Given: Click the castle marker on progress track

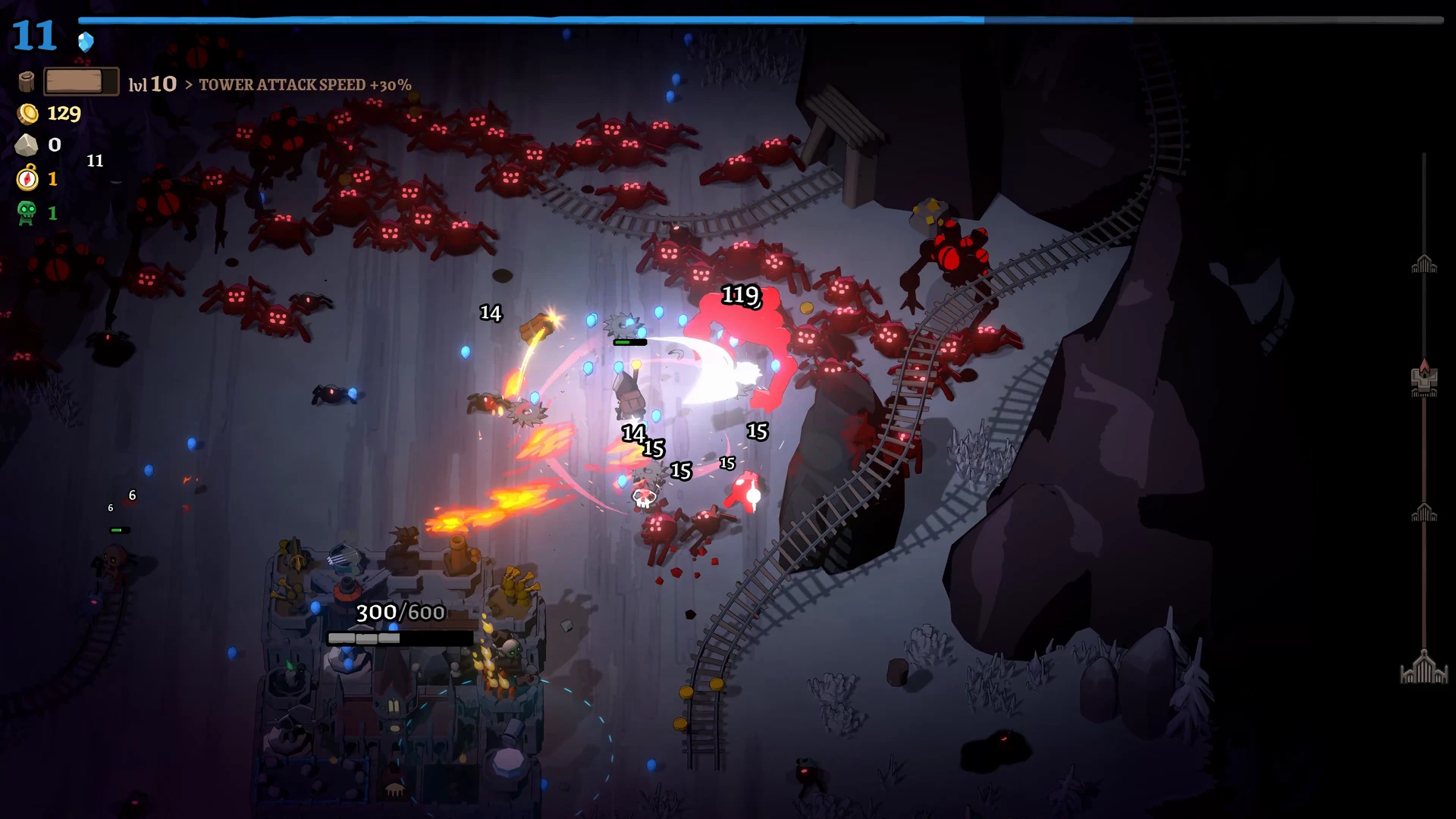Looking at the screenshot, I should tap(1424, 379).
